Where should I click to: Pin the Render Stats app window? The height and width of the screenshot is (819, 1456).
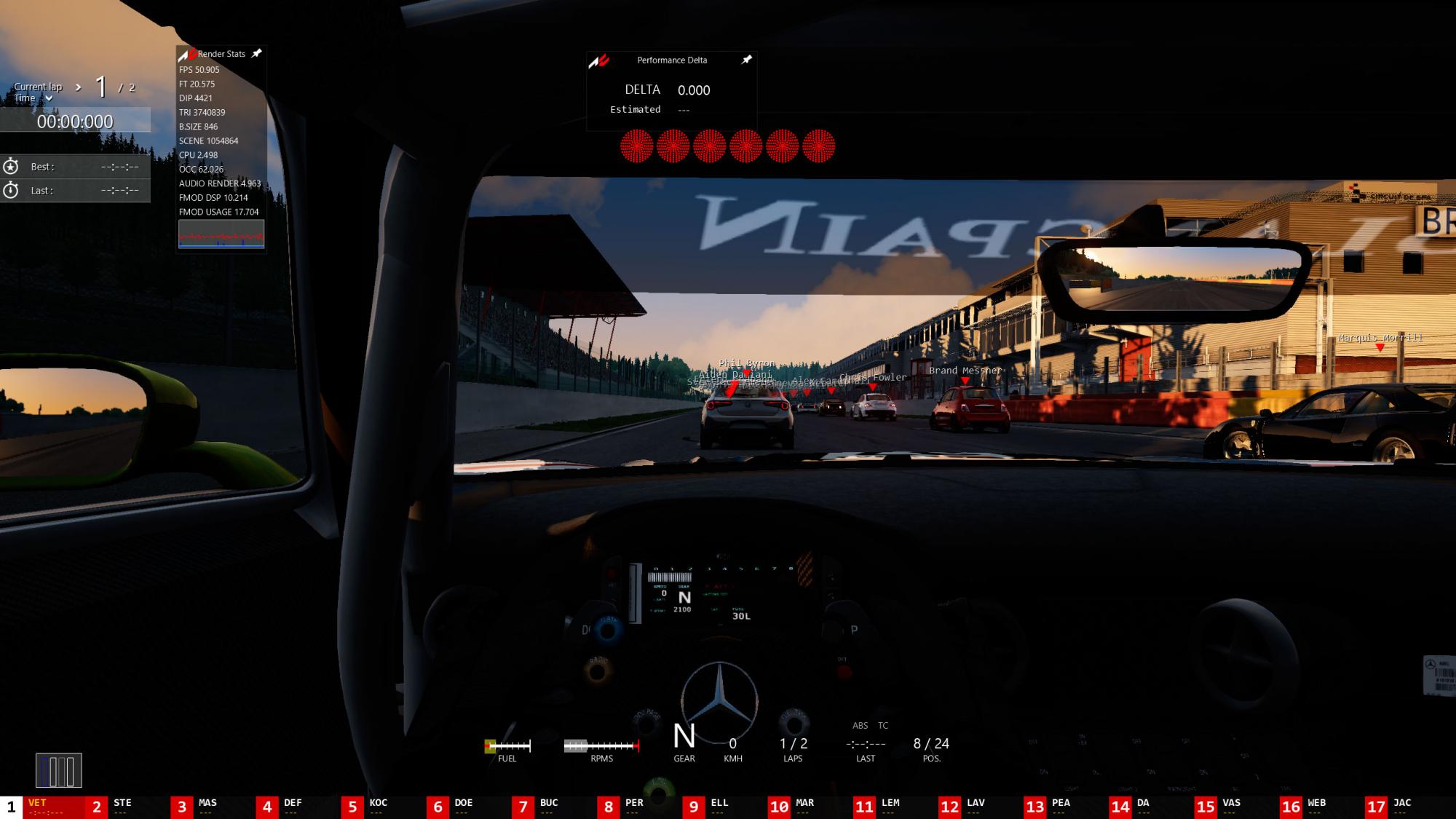pos(256,54)
